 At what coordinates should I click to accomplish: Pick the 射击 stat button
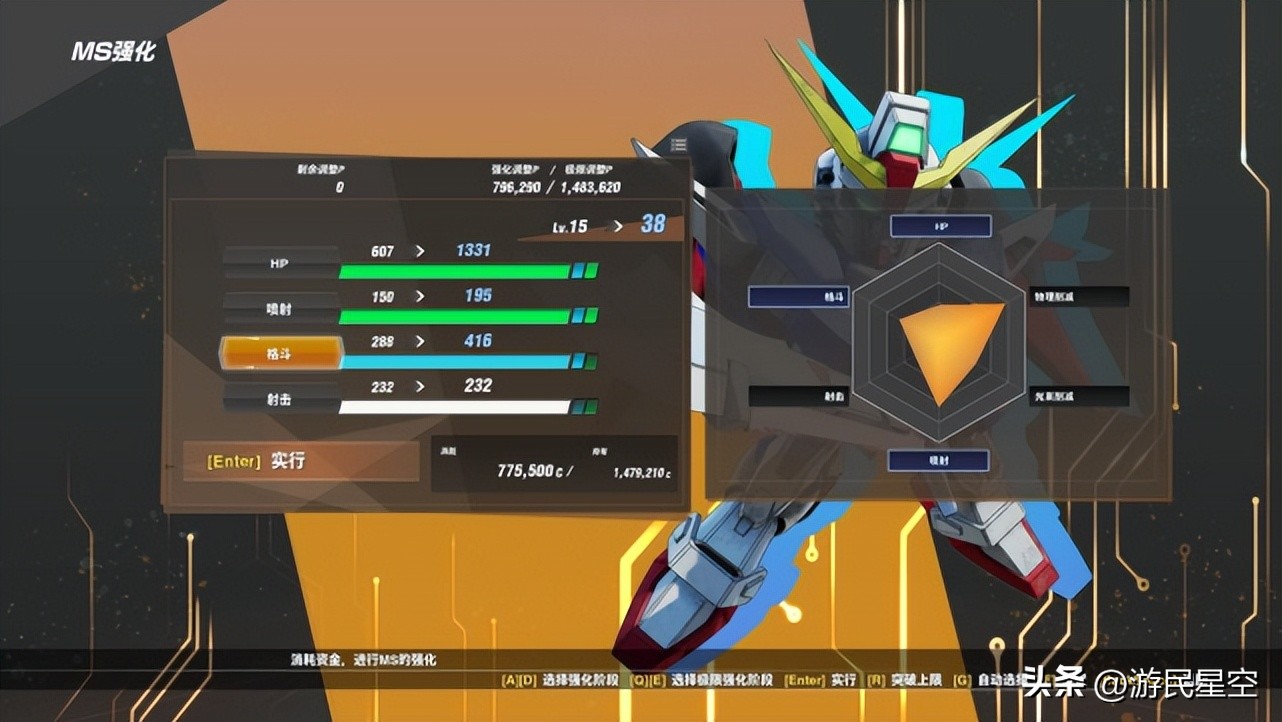point(280,399)
